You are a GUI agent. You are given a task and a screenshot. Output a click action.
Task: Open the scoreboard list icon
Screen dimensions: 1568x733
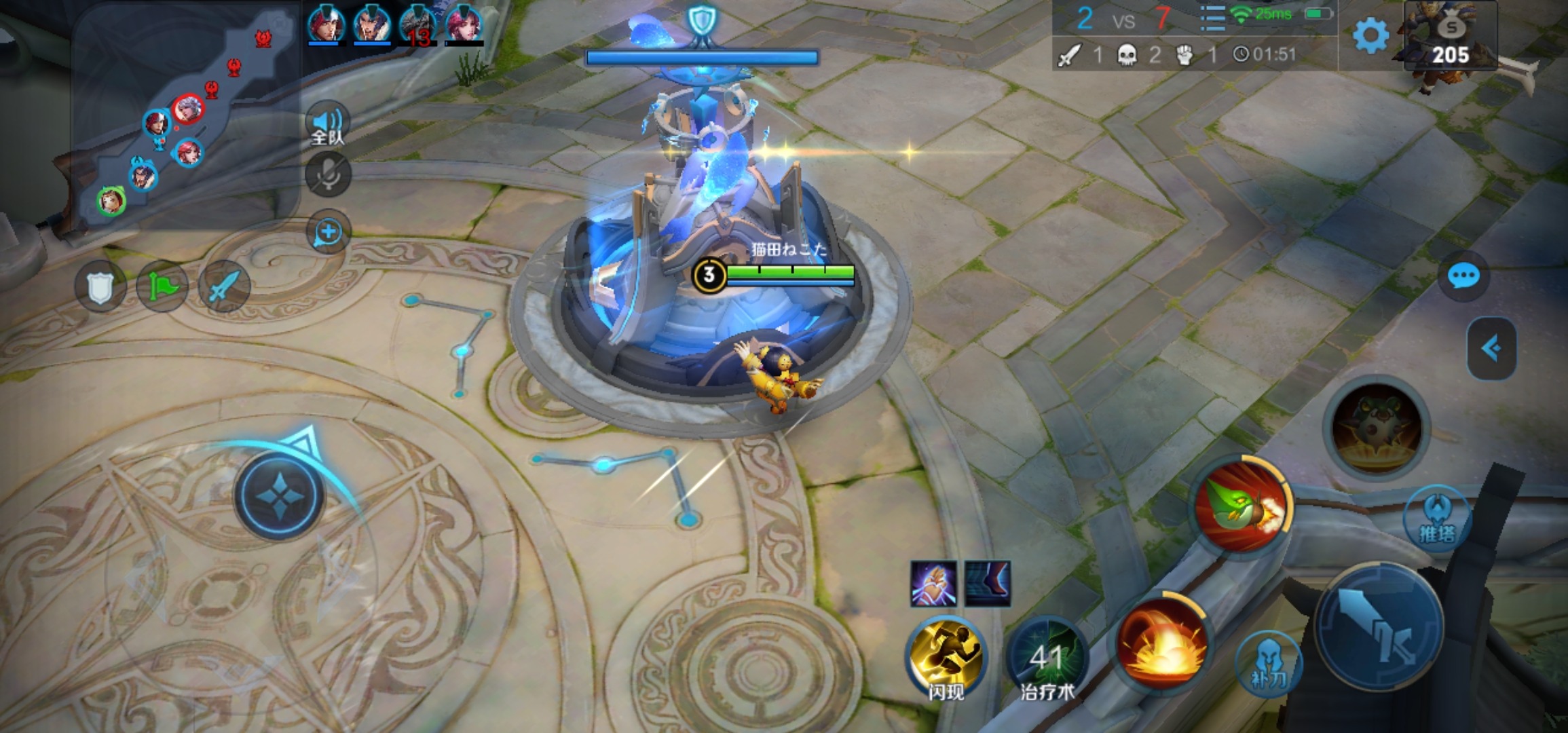(x=1212, y=18)
